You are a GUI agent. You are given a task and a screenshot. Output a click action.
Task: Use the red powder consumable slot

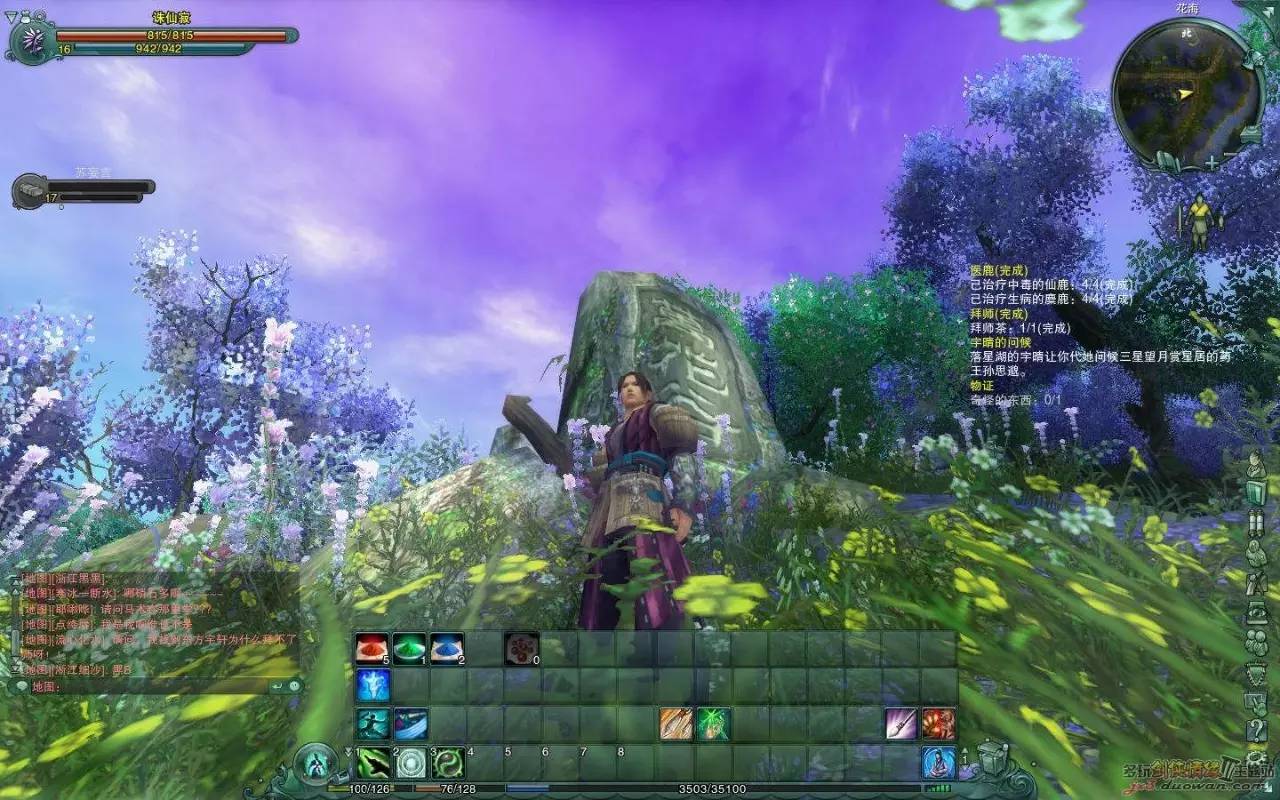372,649
